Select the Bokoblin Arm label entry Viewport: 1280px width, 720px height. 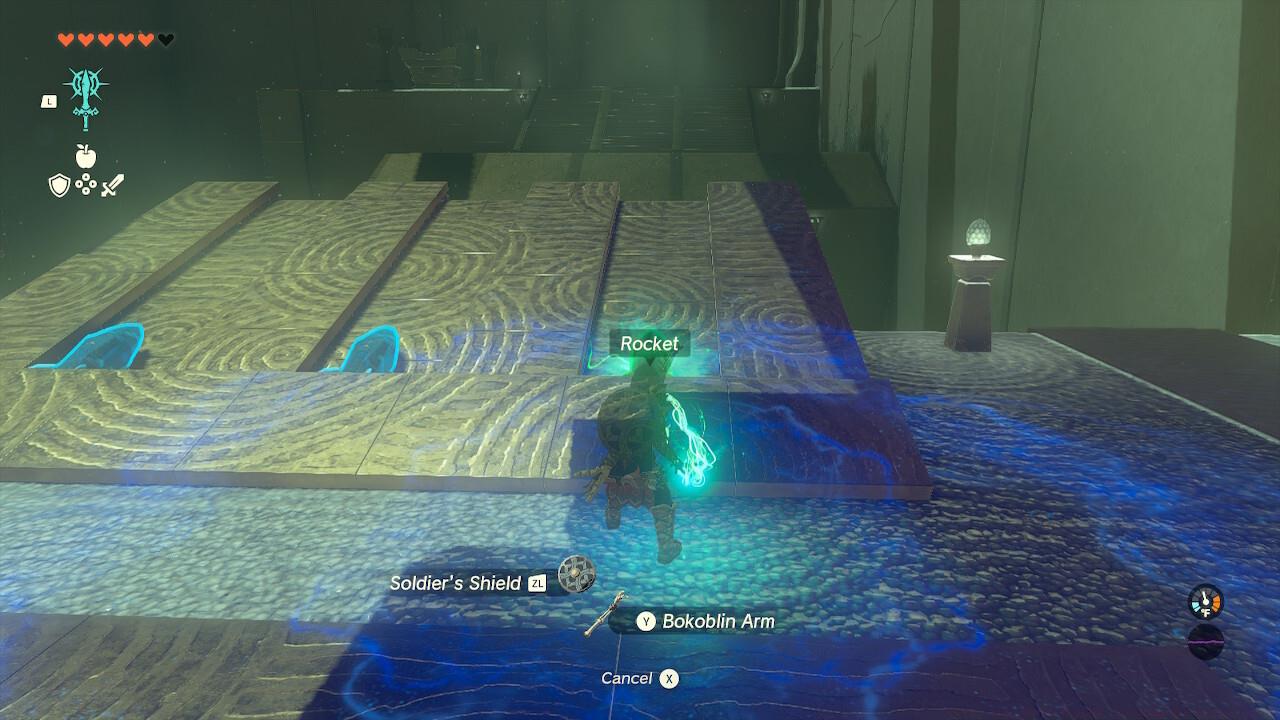[718, 621]
